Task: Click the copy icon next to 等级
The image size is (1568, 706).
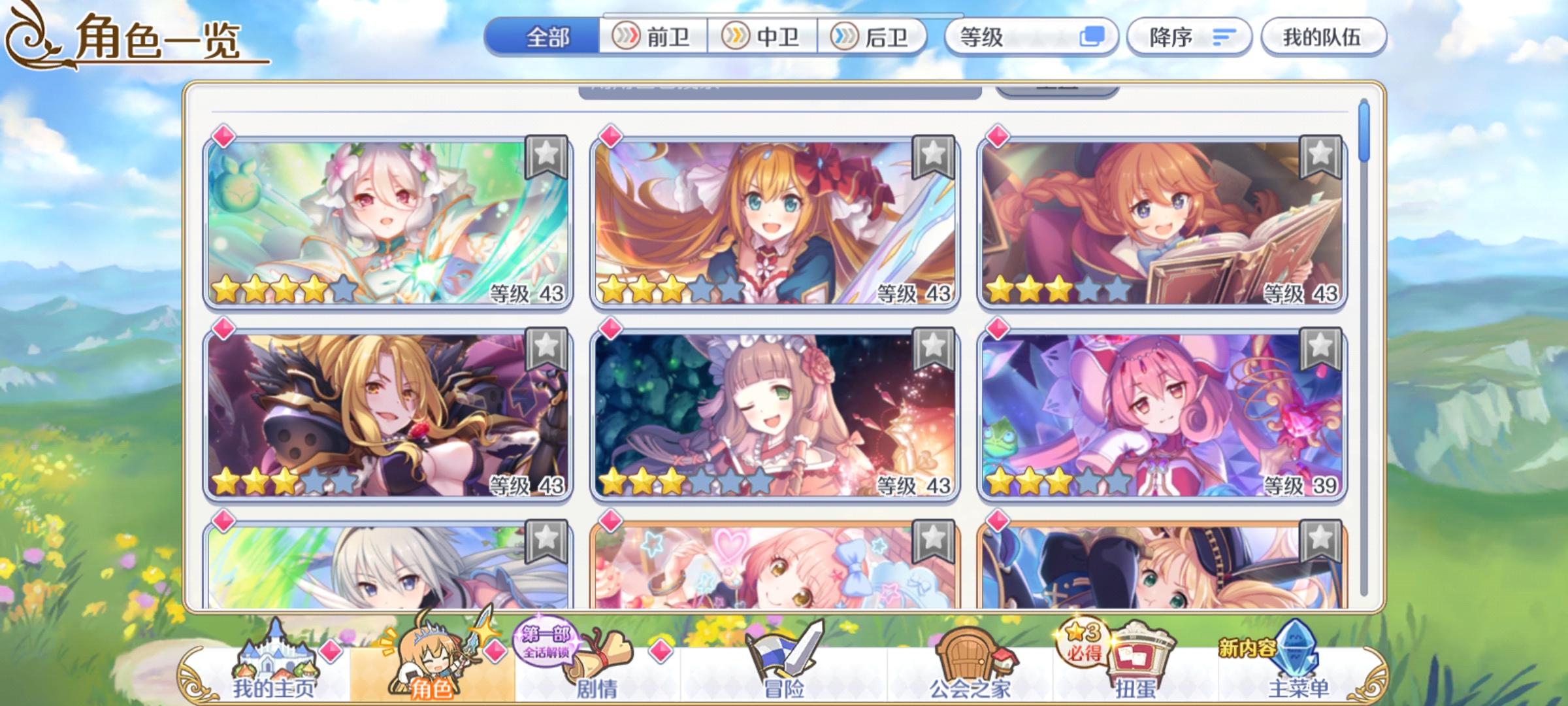Action: coord(1096,37)
